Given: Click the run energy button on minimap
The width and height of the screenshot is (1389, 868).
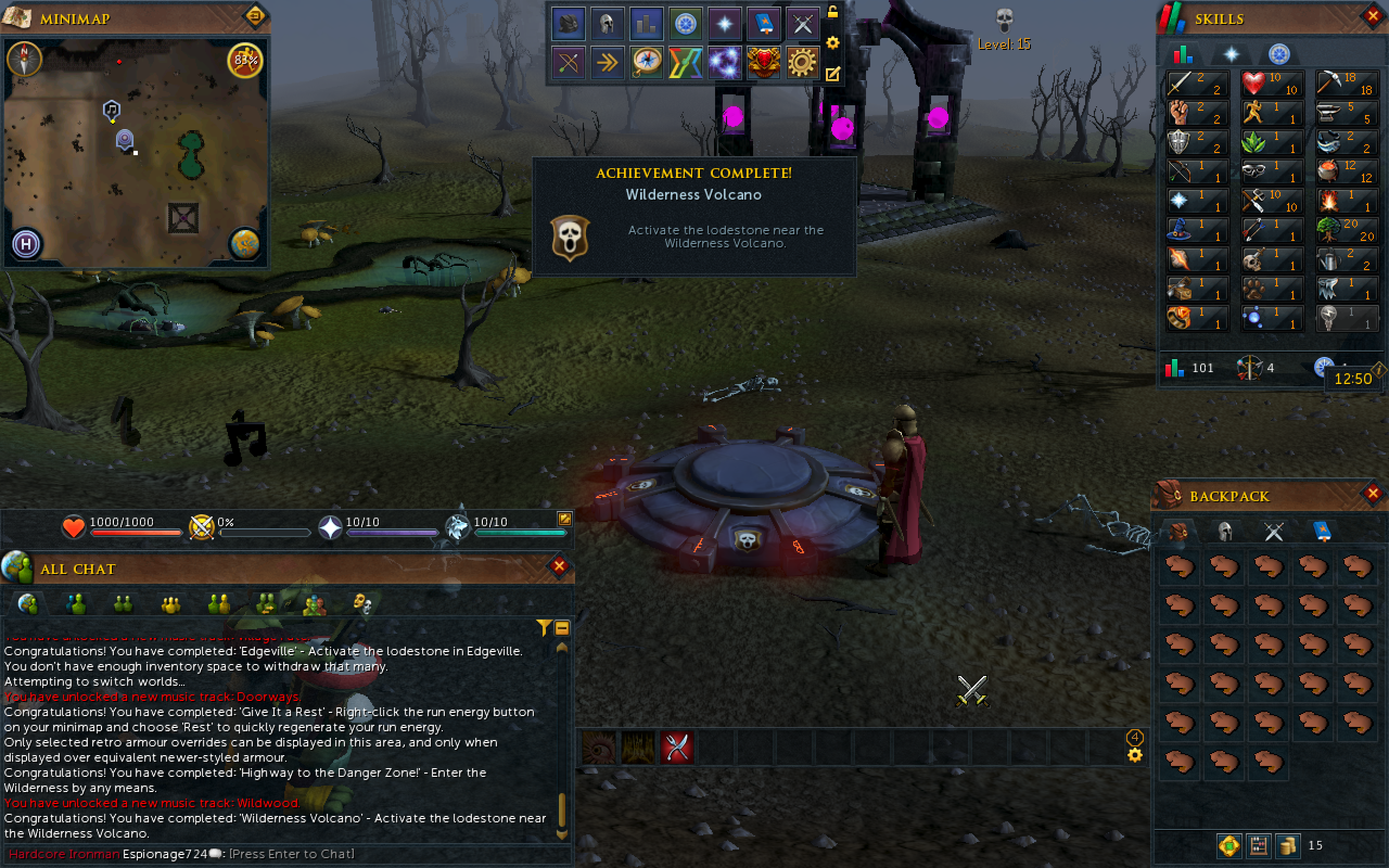Looking at the screenshot, I should 245,60.
